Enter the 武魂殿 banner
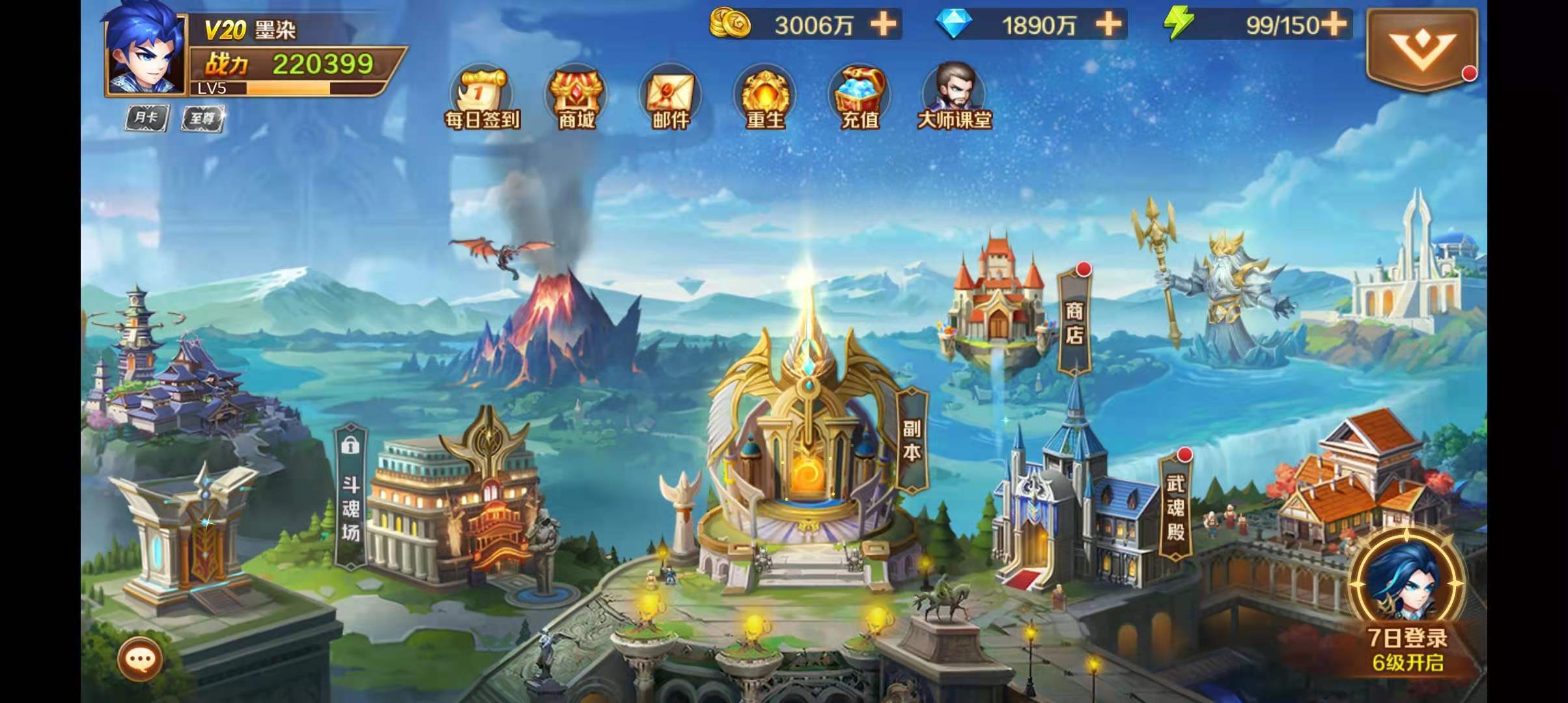Image resolution: width=1568 pixels, height=703 pixels. click(1175, 508)
